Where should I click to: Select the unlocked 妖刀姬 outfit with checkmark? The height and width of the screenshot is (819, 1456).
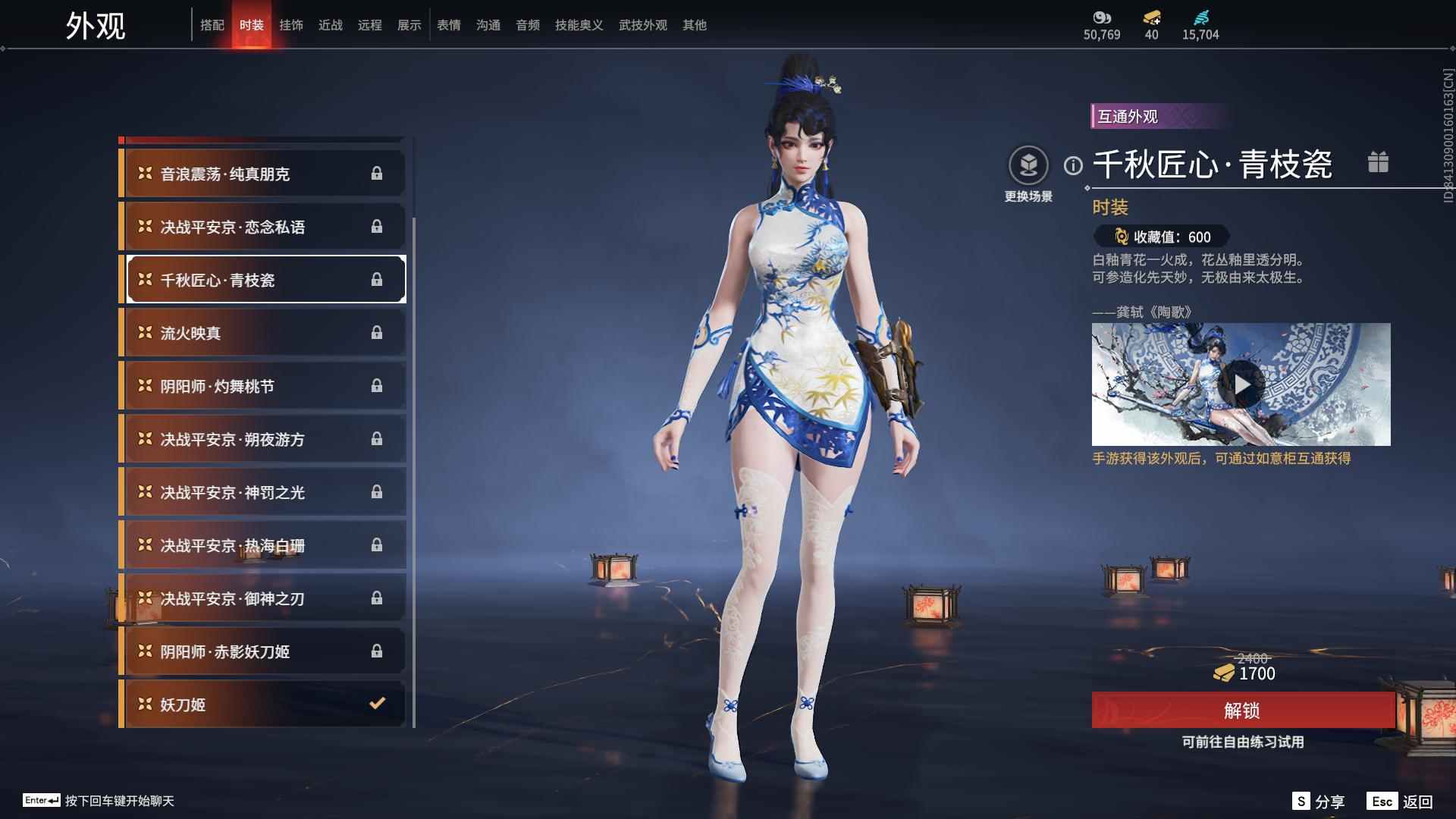tap(262, 704)
